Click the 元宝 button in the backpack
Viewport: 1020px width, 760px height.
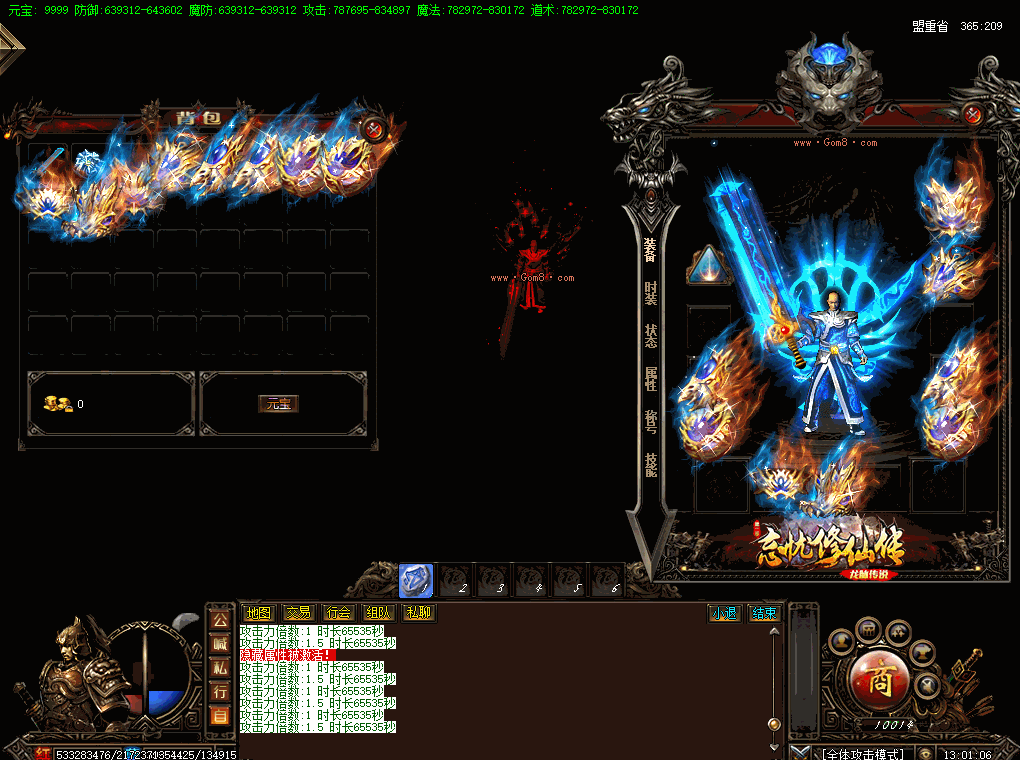point(278,404)
